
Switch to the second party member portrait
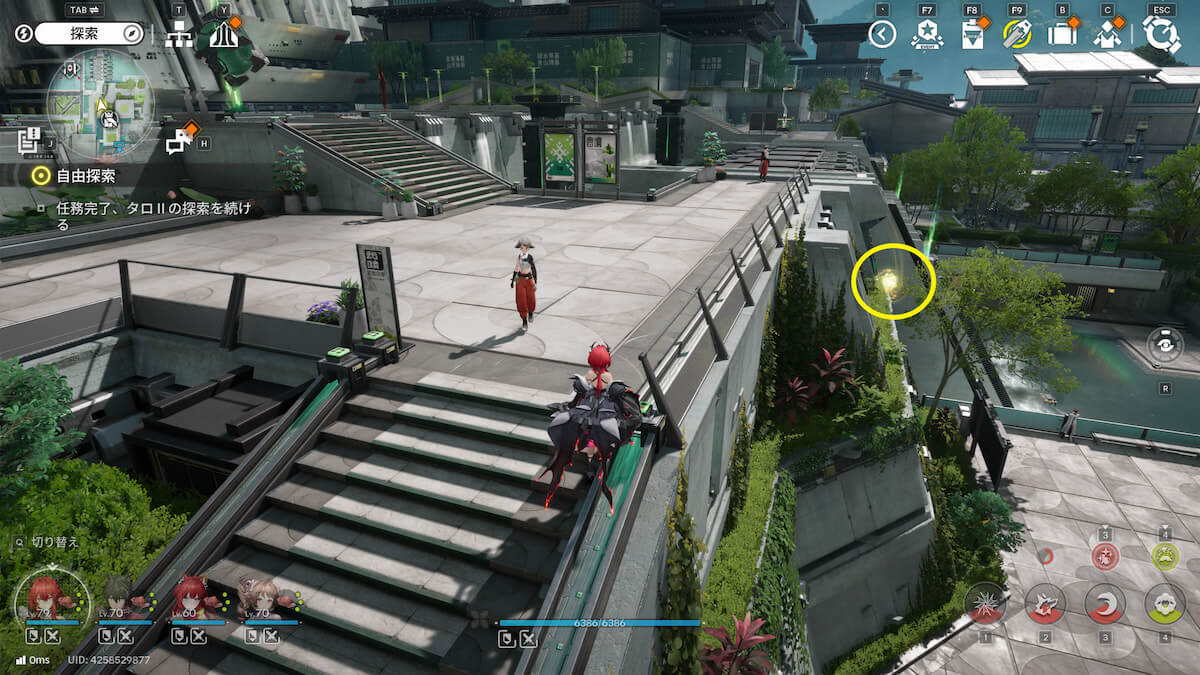(x=117, y=598)
